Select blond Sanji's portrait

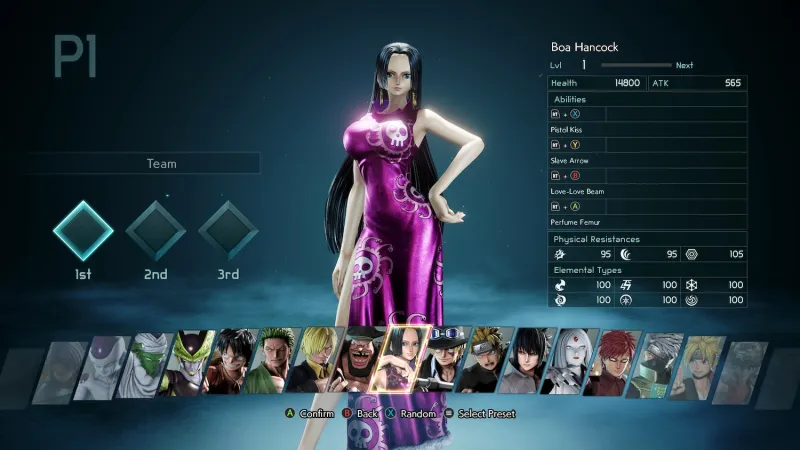[318, 367]
